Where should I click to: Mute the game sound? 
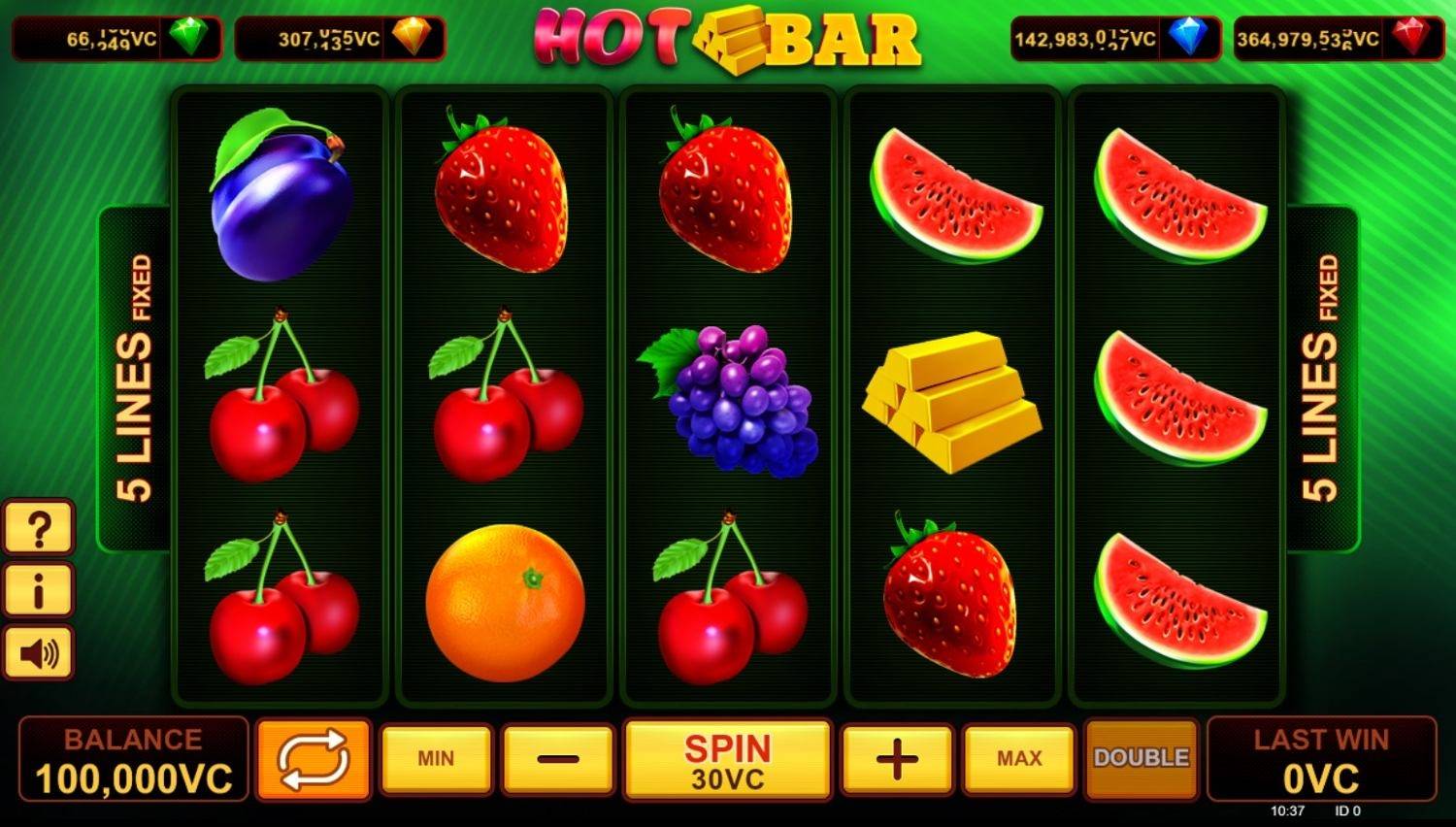tap(38, 655)
